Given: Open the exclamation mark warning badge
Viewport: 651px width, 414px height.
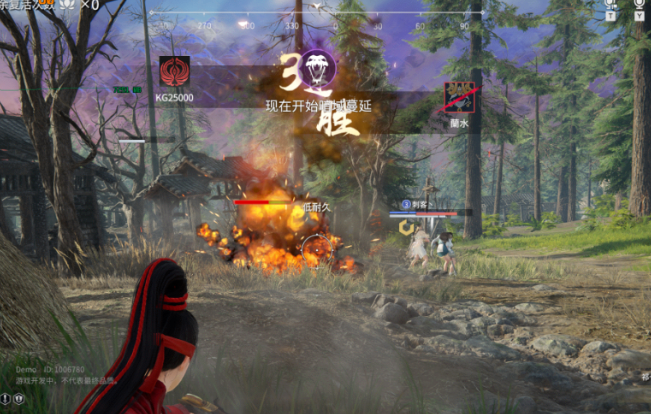Looking at the screenshot, I should click(5, 399).
